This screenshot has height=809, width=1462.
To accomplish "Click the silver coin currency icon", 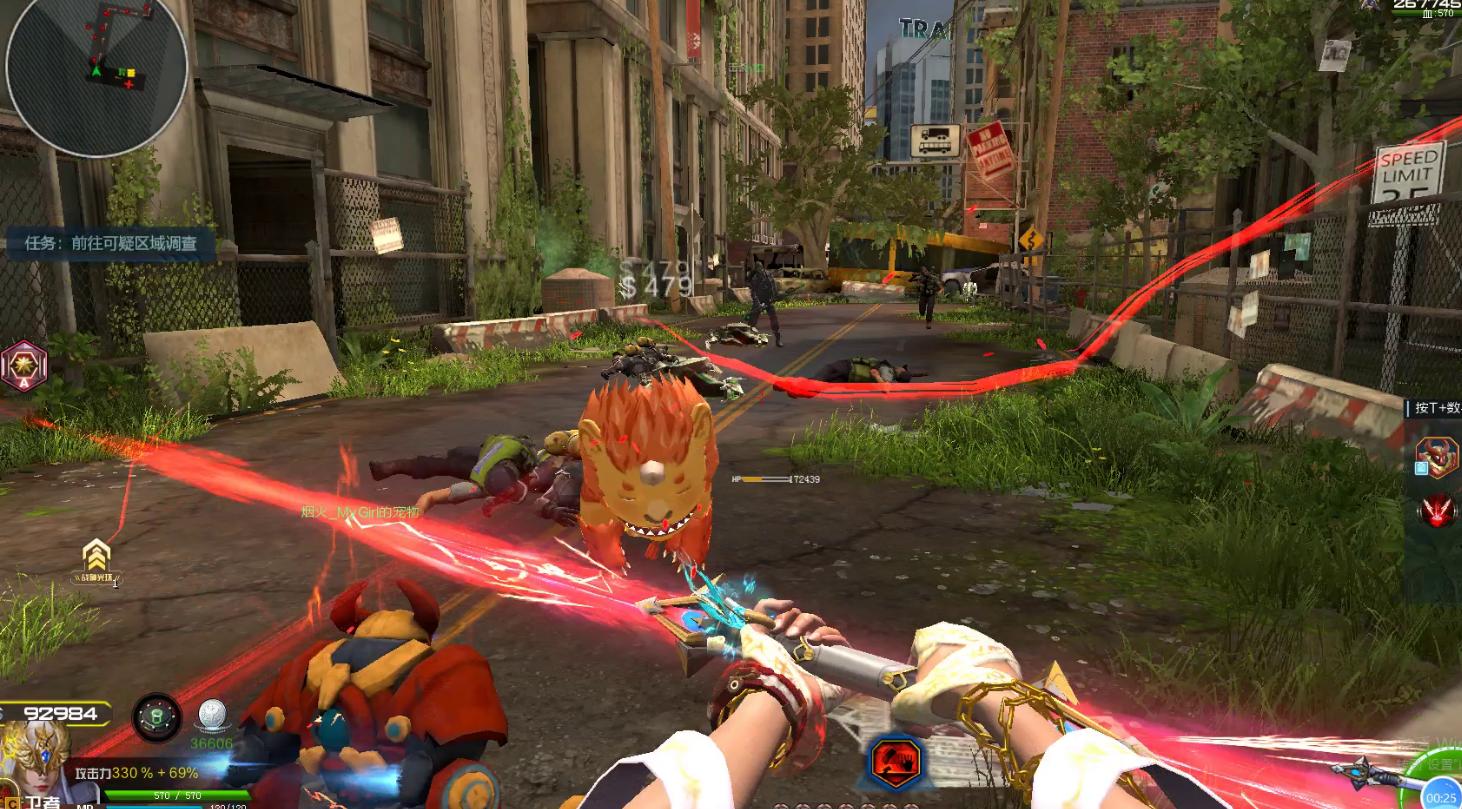I will (x=211, y=716).
